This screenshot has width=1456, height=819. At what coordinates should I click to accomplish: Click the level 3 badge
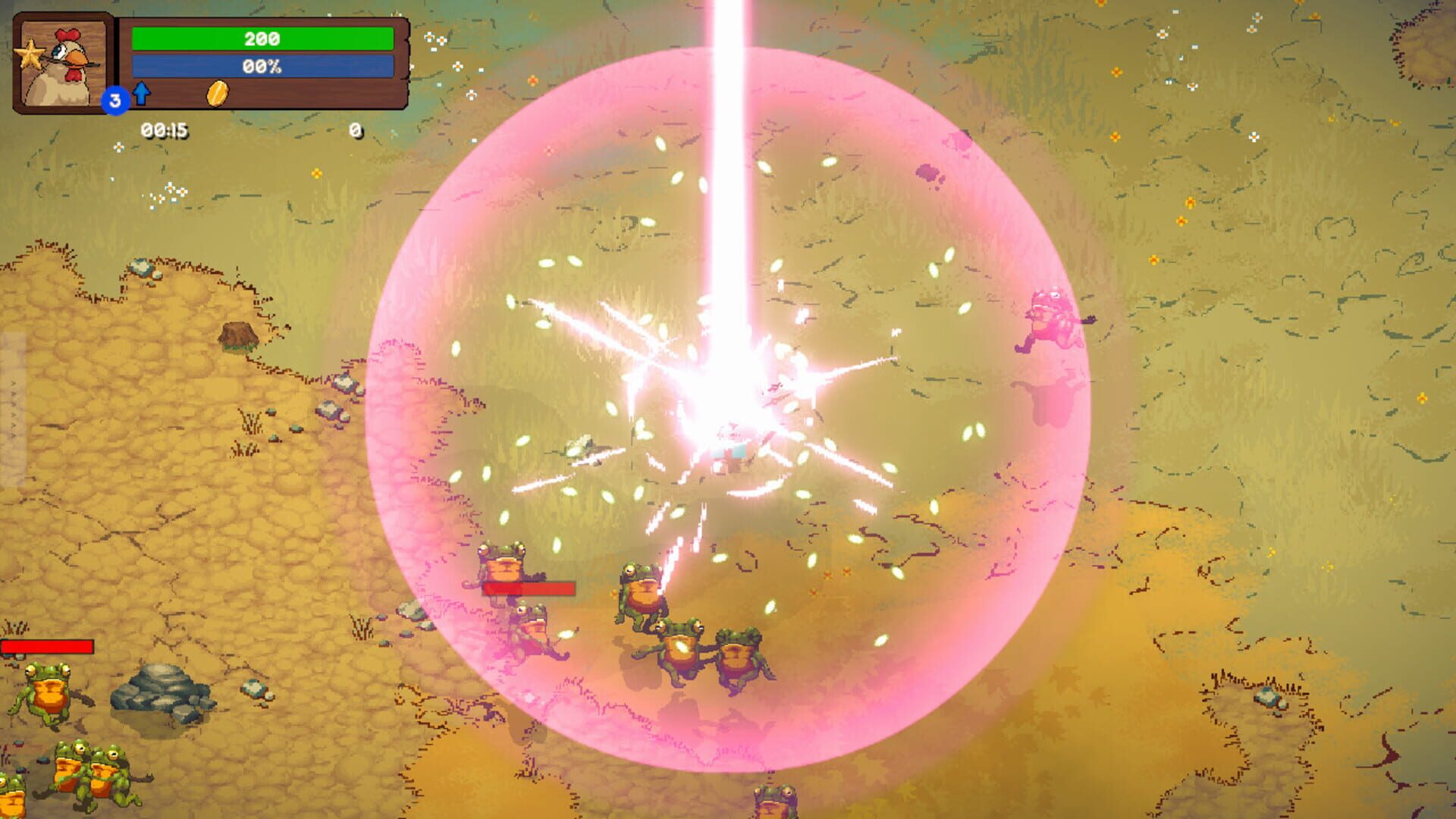pos(115,99)
